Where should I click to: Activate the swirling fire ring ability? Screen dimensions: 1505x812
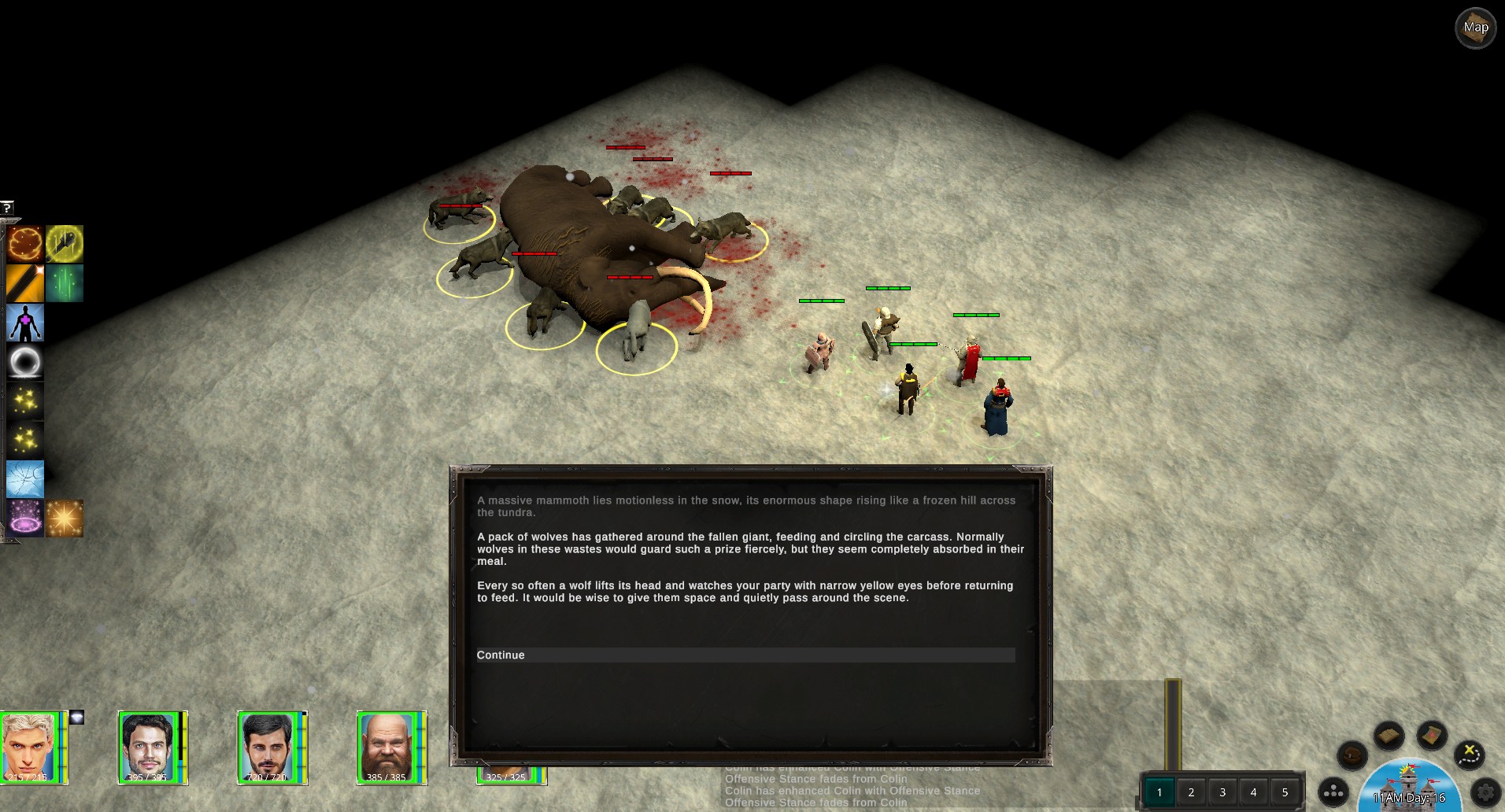(25, 244)
